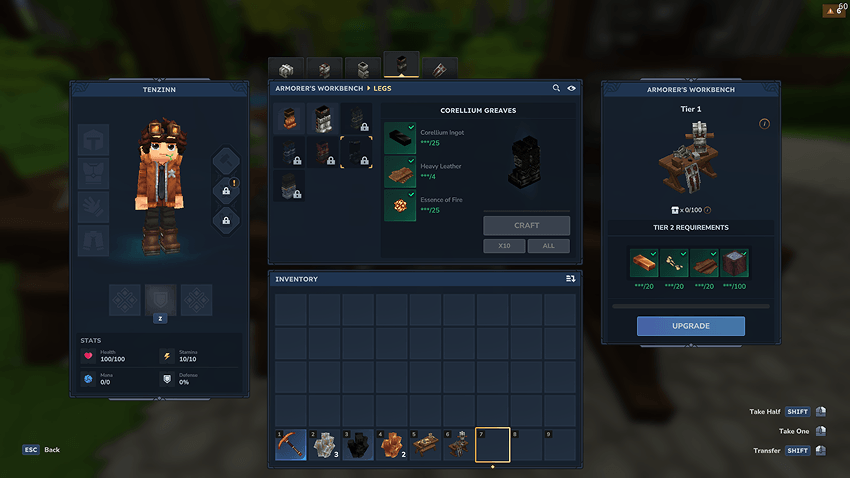Choose the silver iron leggings recipe
This screenshot has height=478, width=850.
click(323, 118)
